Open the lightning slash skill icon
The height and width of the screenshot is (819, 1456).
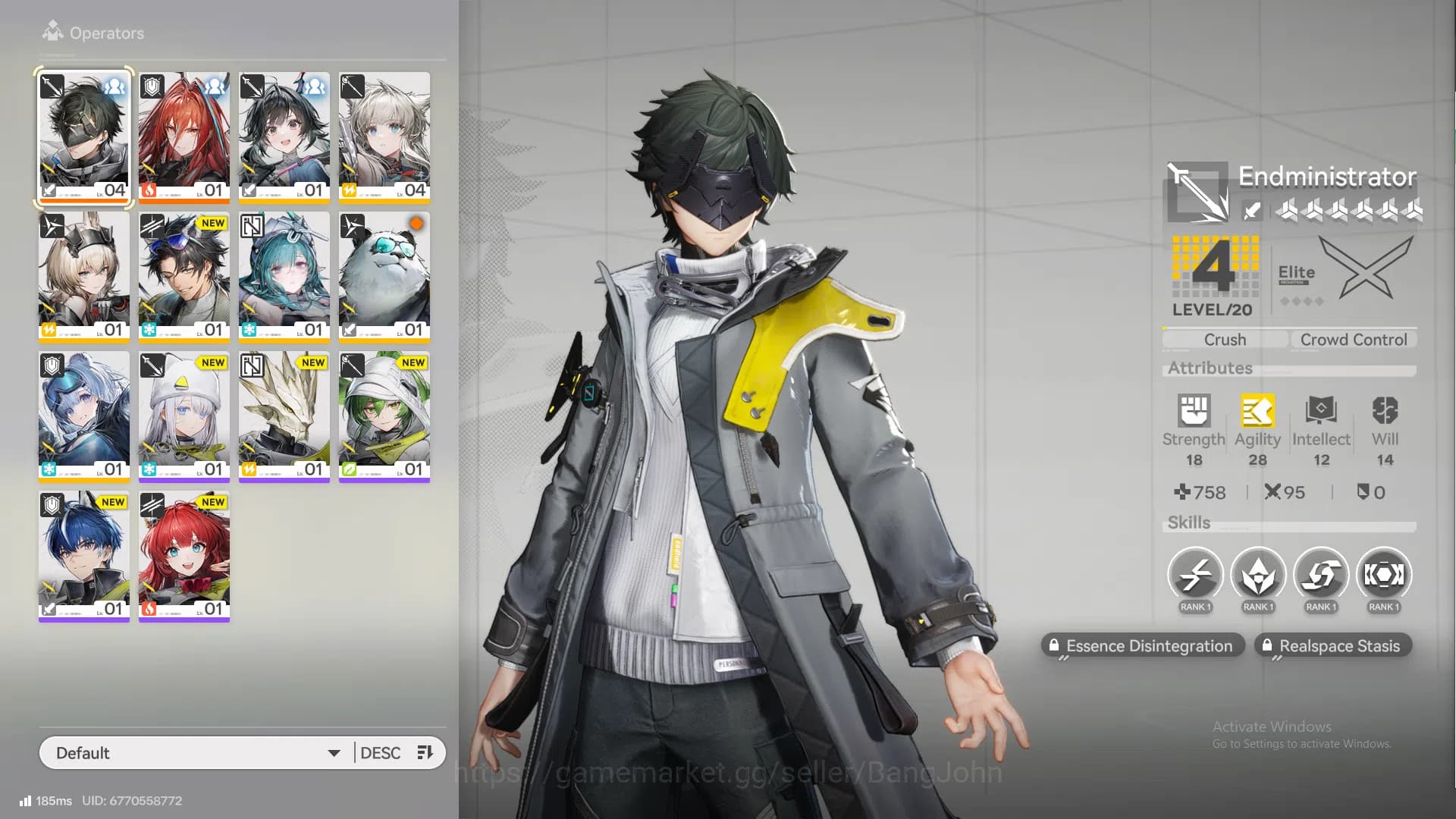coord(1195,576)
